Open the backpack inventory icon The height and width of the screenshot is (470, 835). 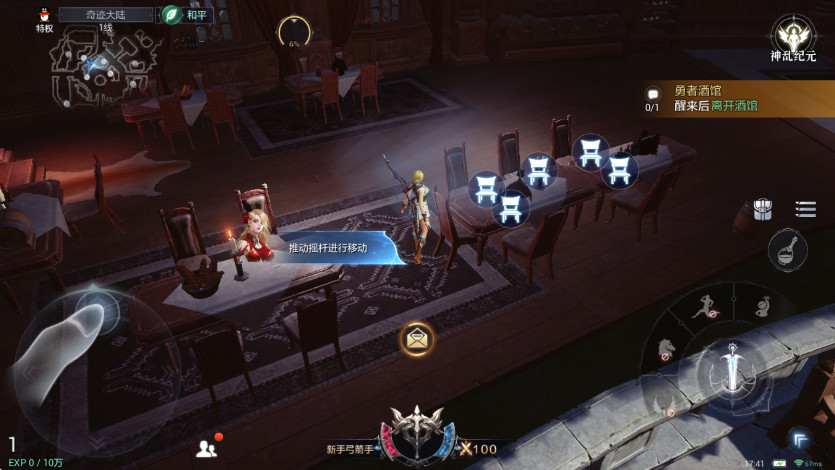763,209
